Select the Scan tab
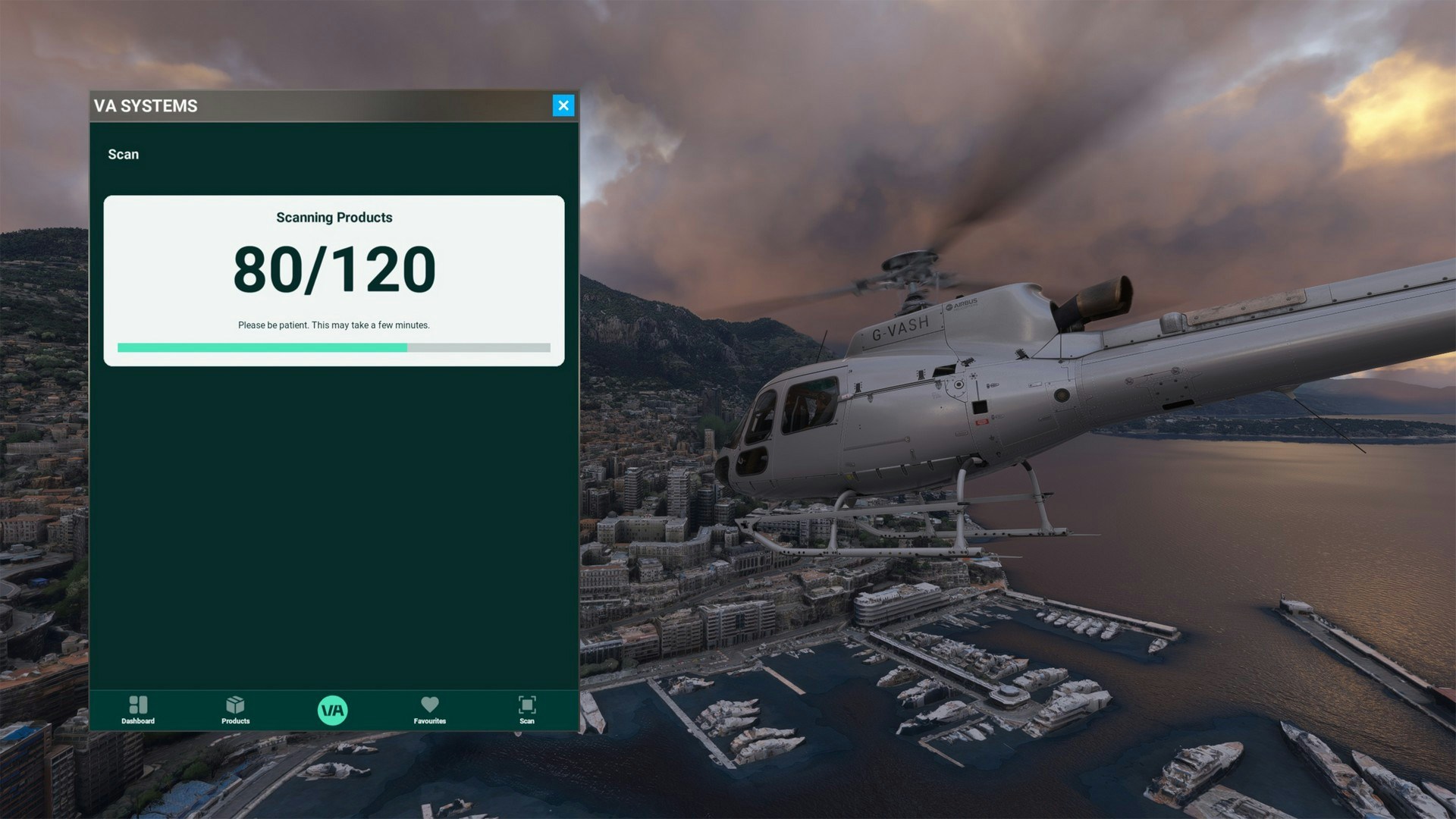This screenshot has width=1456, height=819. tap(527, 710)
